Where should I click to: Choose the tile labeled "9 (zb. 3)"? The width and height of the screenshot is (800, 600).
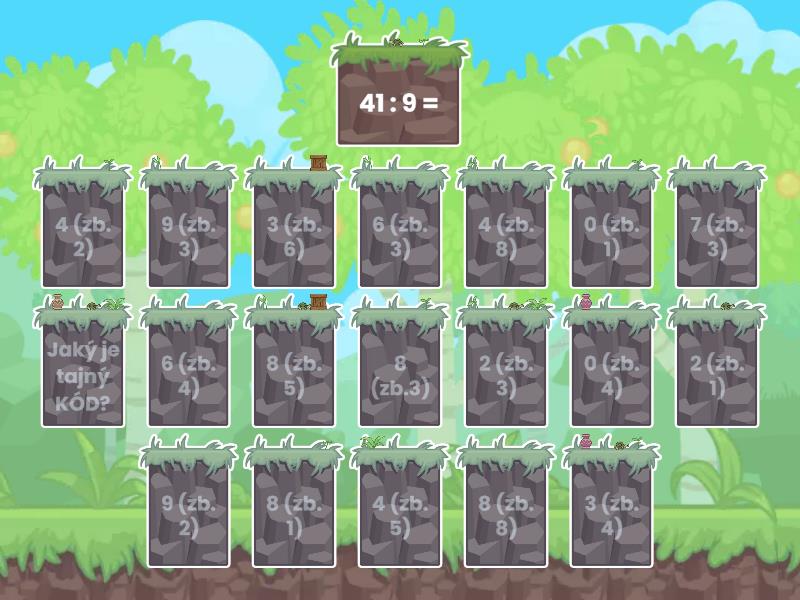[x=189, y=236]
